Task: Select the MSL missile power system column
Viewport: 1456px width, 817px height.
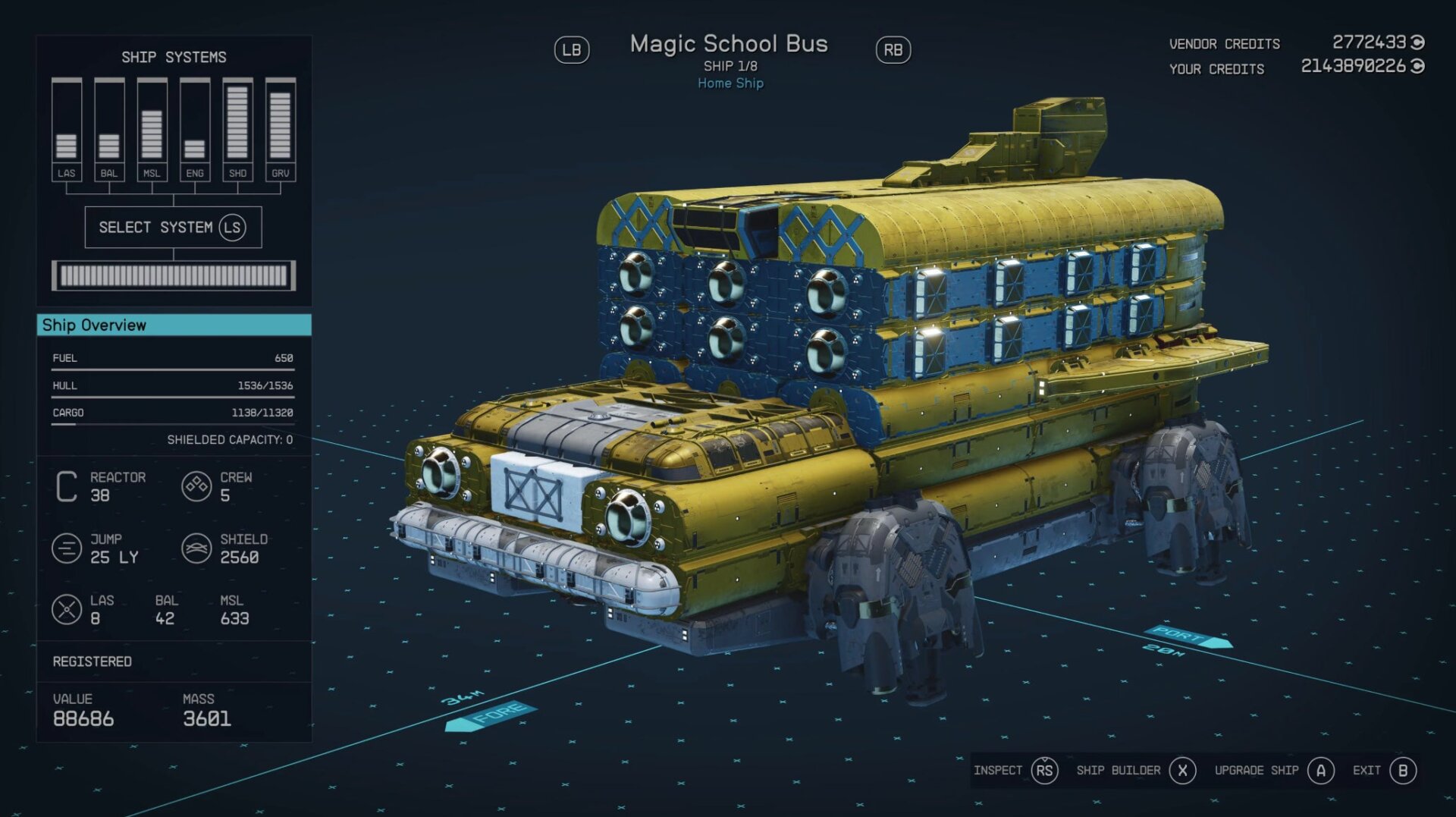Action: coord(152,130)
